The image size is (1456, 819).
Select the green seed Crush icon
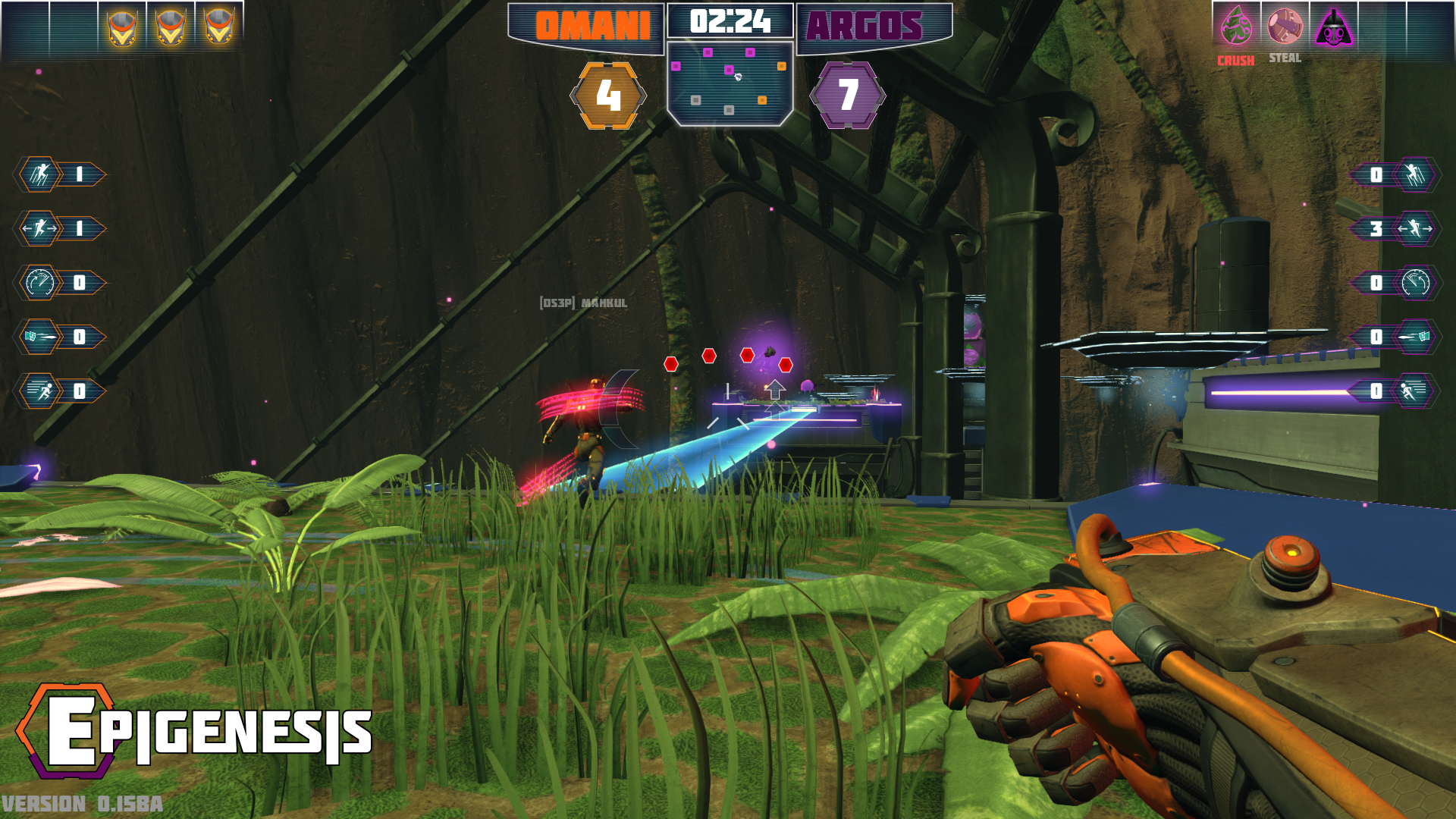(x=1236, y=26)
